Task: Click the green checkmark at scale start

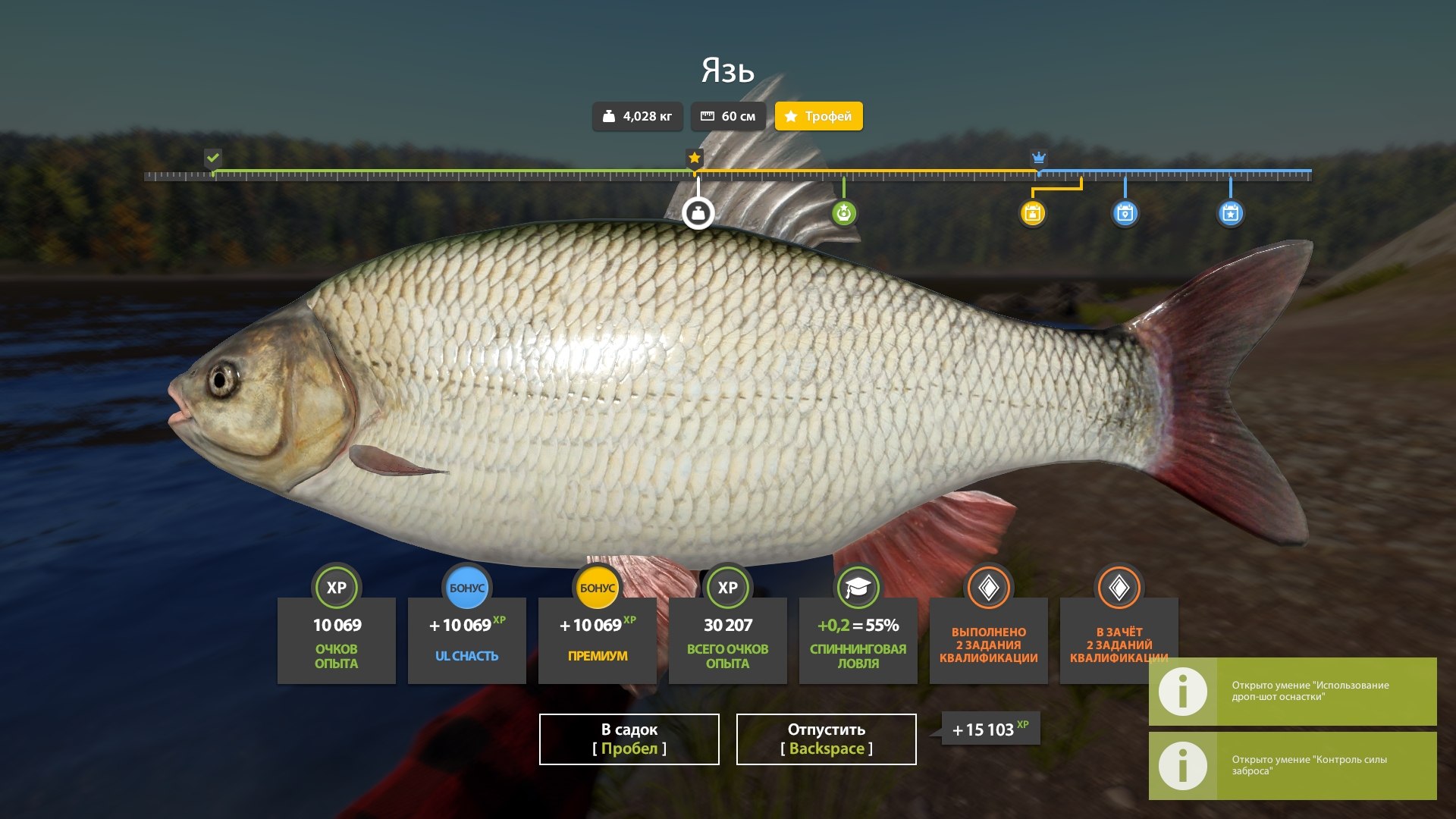Action: pyautogui.click(x=213, y=158)
